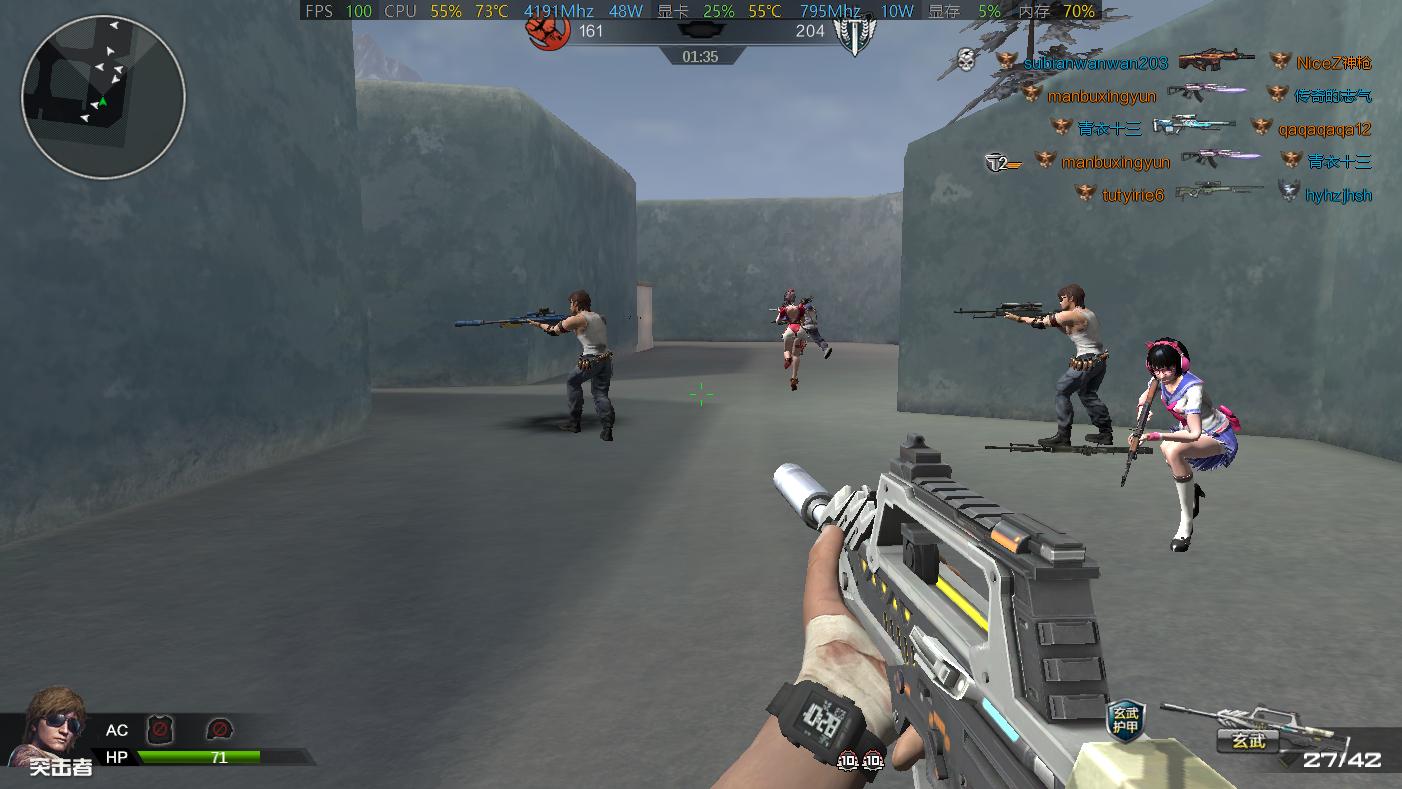Click the 玄武护甲 shield badge

coord(1125,719)
